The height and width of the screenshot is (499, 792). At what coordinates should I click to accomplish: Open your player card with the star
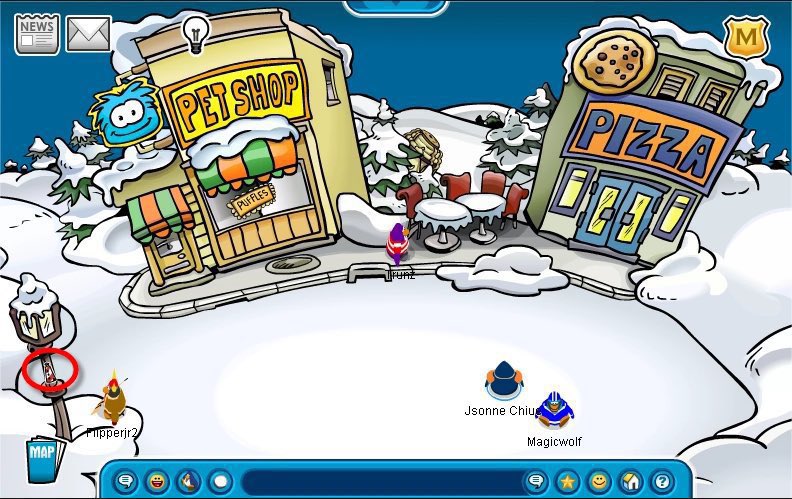(x=567, y=481)
